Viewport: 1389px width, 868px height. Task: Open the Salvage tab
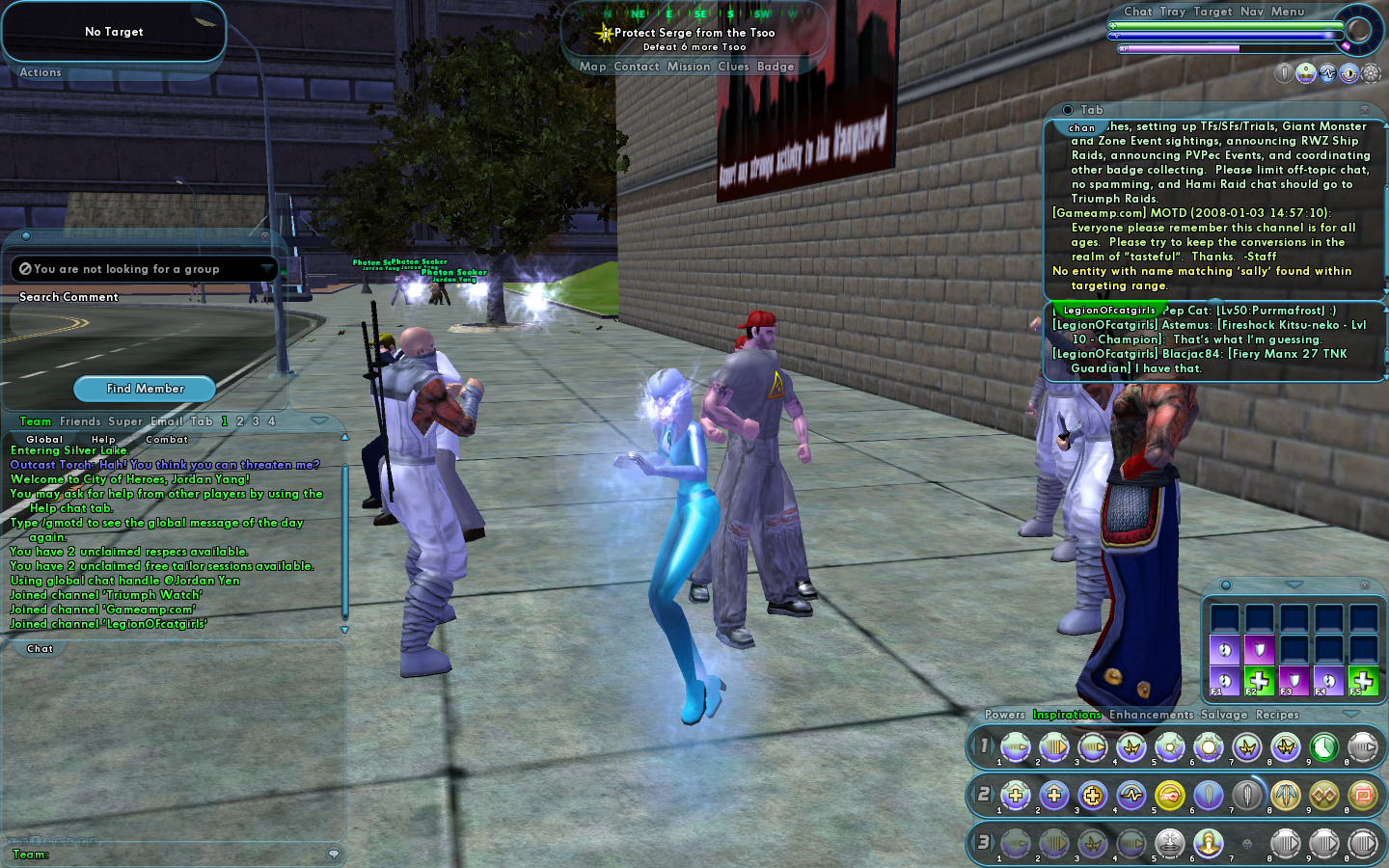[x=1224, y=715]
